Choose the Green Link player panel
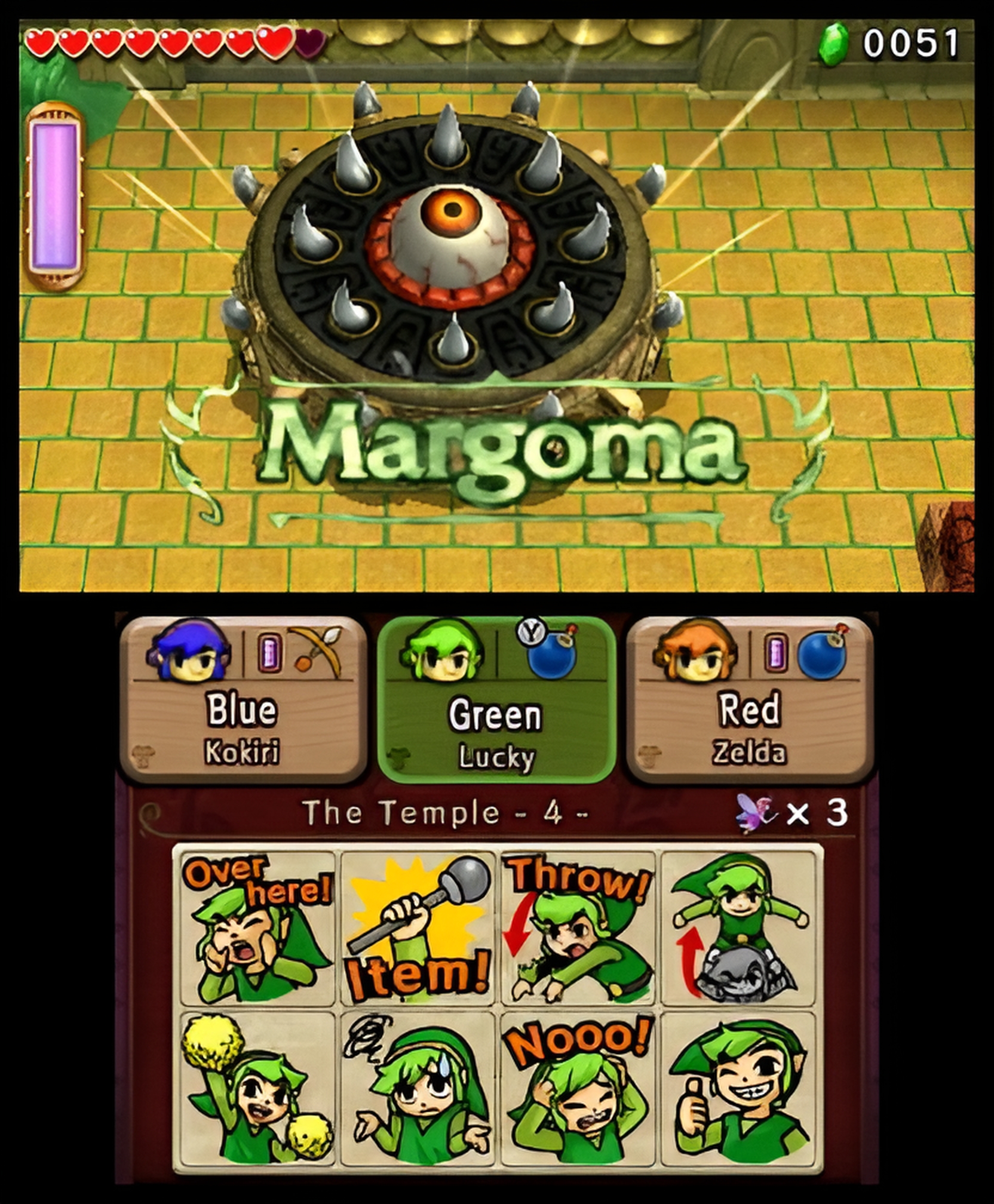994x1204 pixels. (x=496, y=699)
